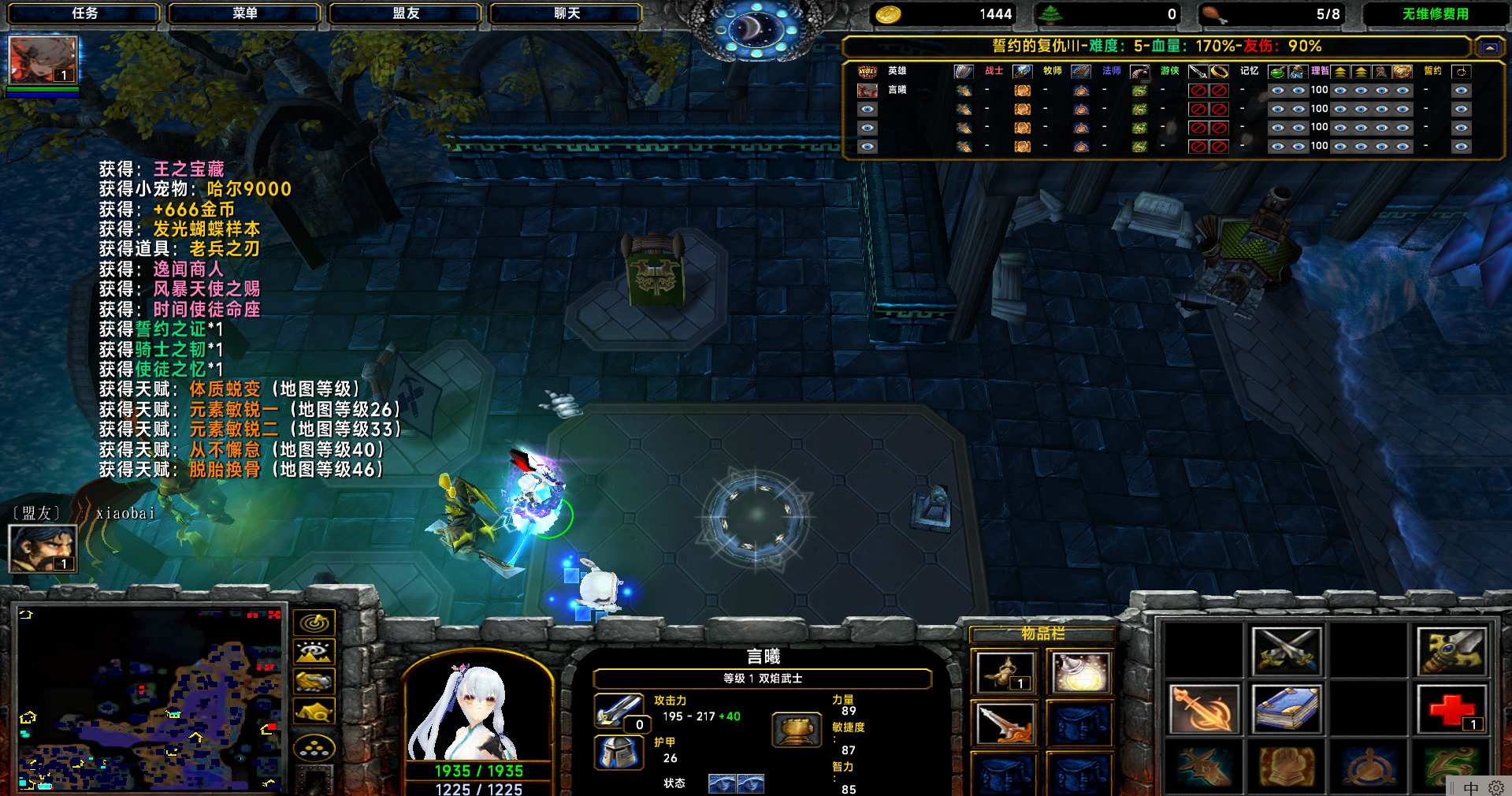Open the 聊天 chat log
Viewport: 1512px width, 796px height.
(x=566, y=13)
